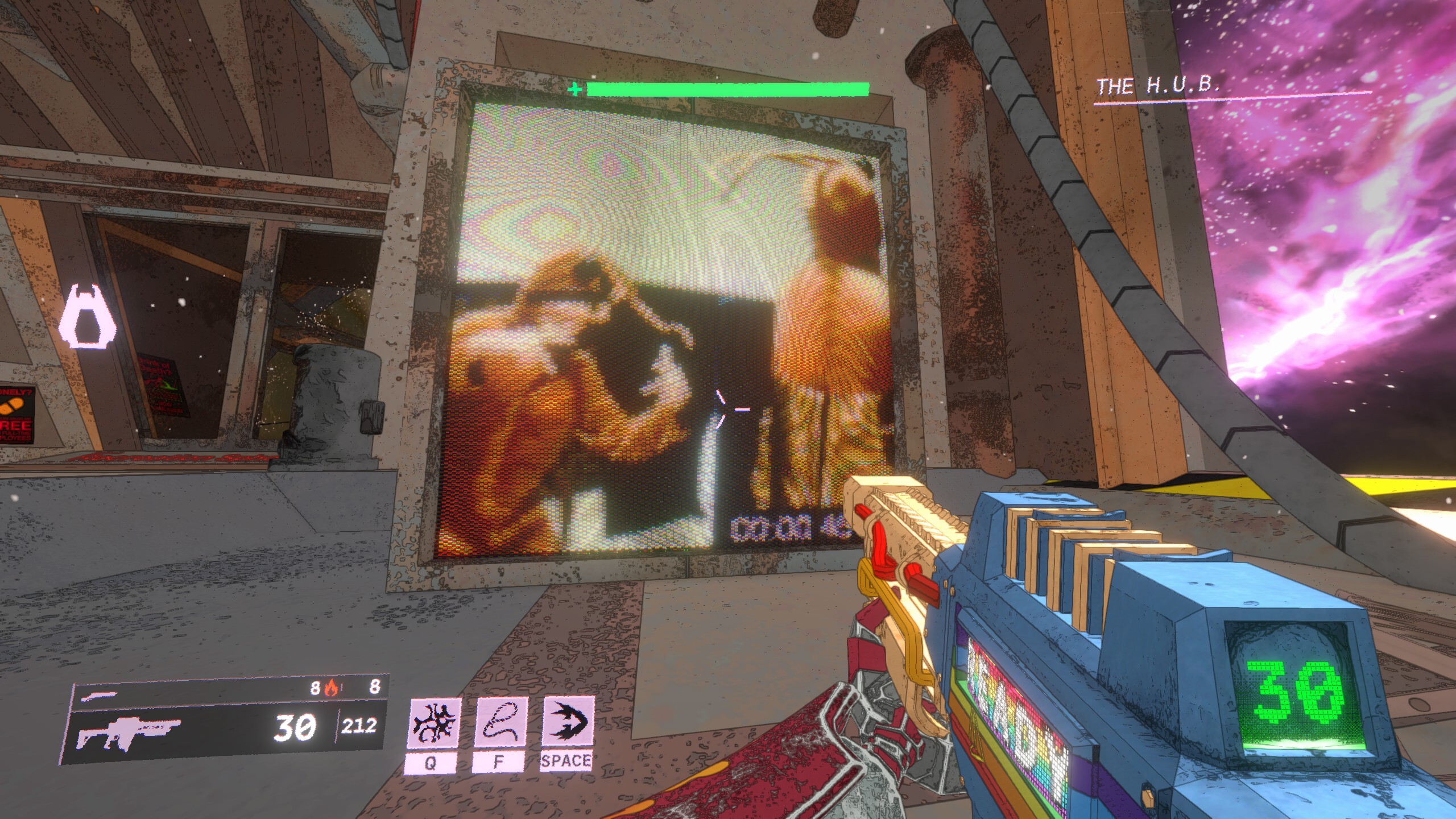Switch to the secondary shotgun weapon slot

(100, 694)
